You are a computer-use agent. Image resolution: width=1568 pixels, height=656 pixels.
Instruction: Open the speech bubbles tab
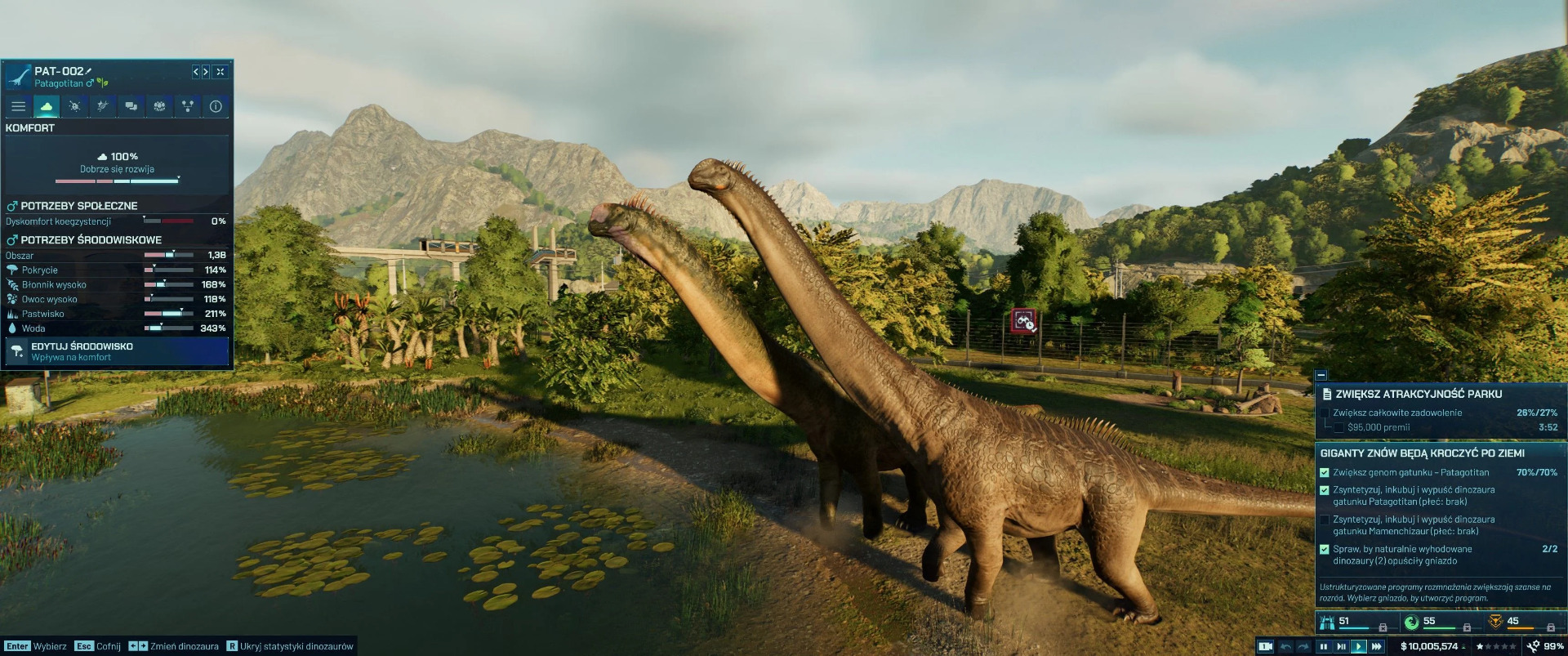click(x=131, y=106)
